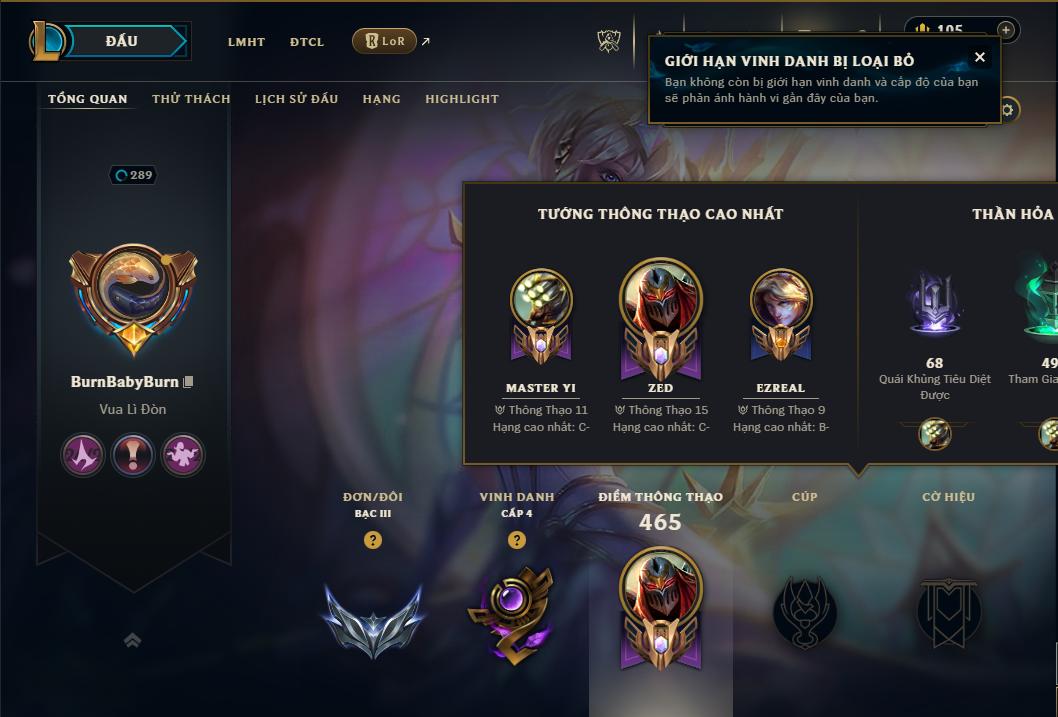Open the Highlight tab
The image size is (1058, 717).
461,99
